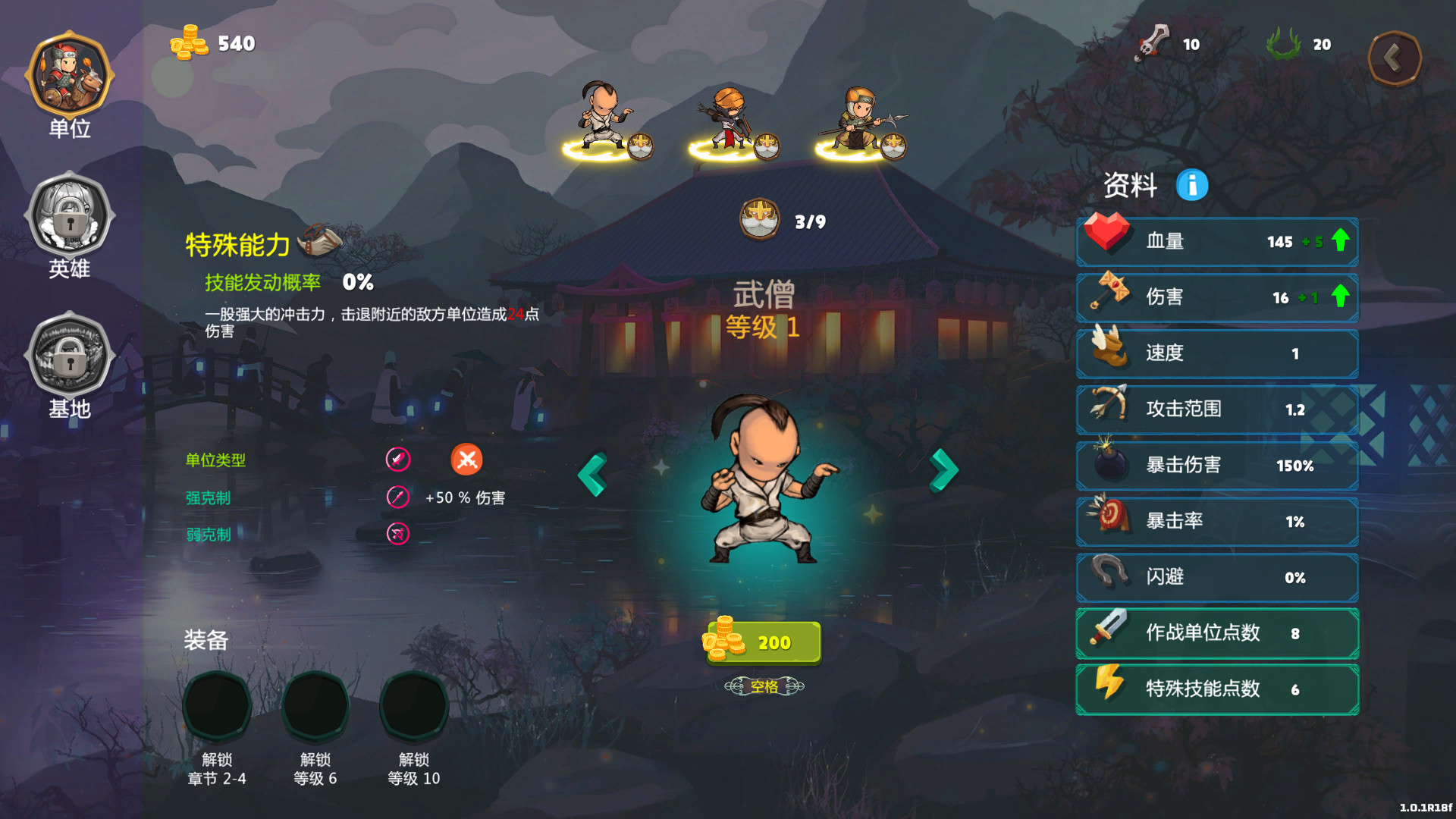Image resolution: width=1456 pixels, height=819 pixels.
Task: Click equipment slot unlocking at 等级 10
Action: (414, 705)
